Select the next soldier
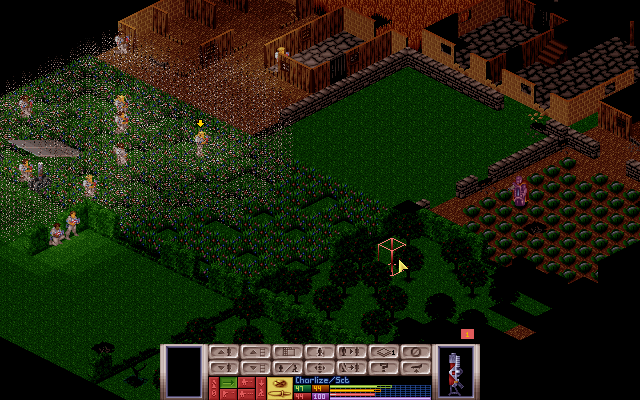 [x=351, y=352]
